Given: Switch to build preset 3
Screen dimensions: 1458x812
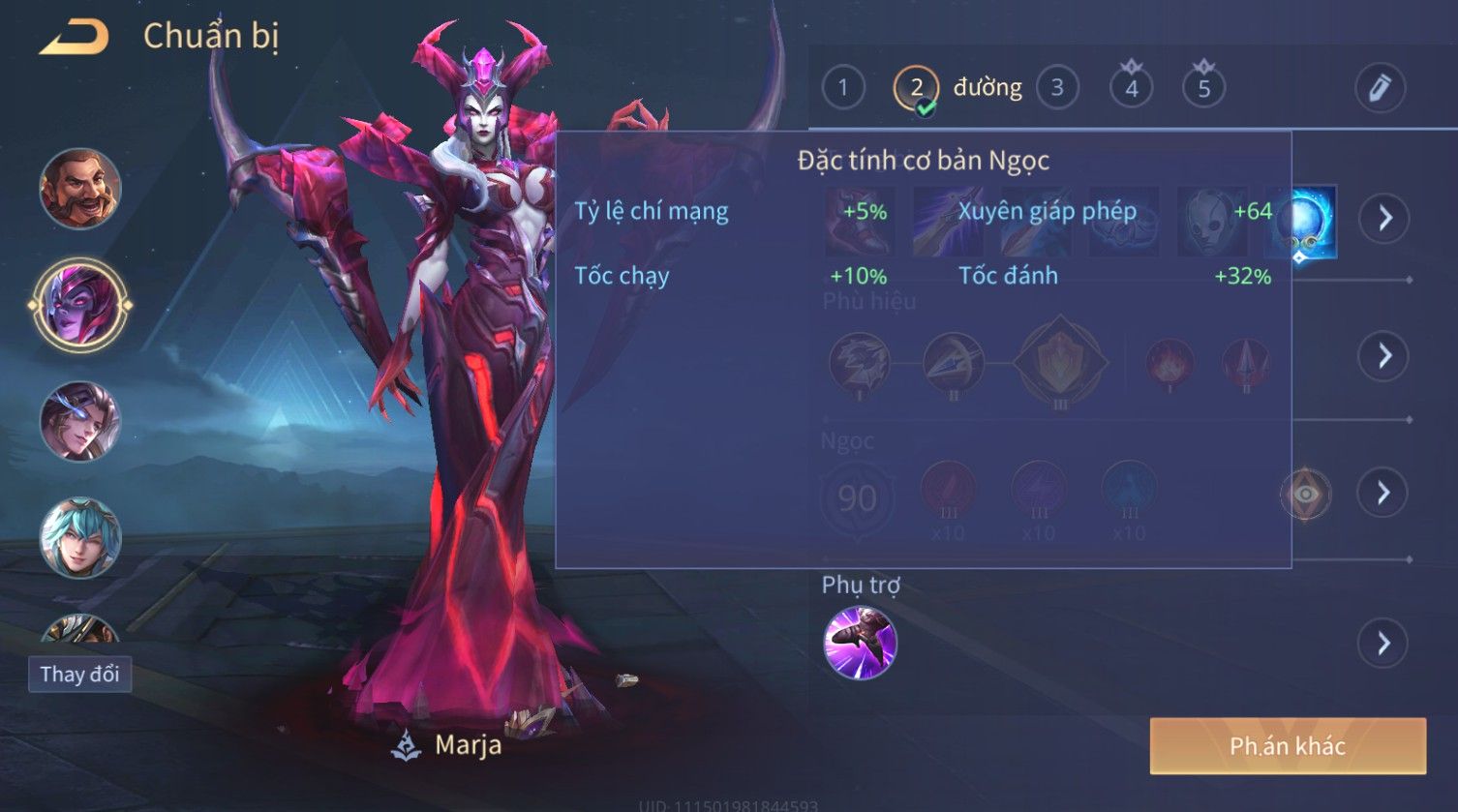Looking at the screenshot, I should pos(1057,88).
